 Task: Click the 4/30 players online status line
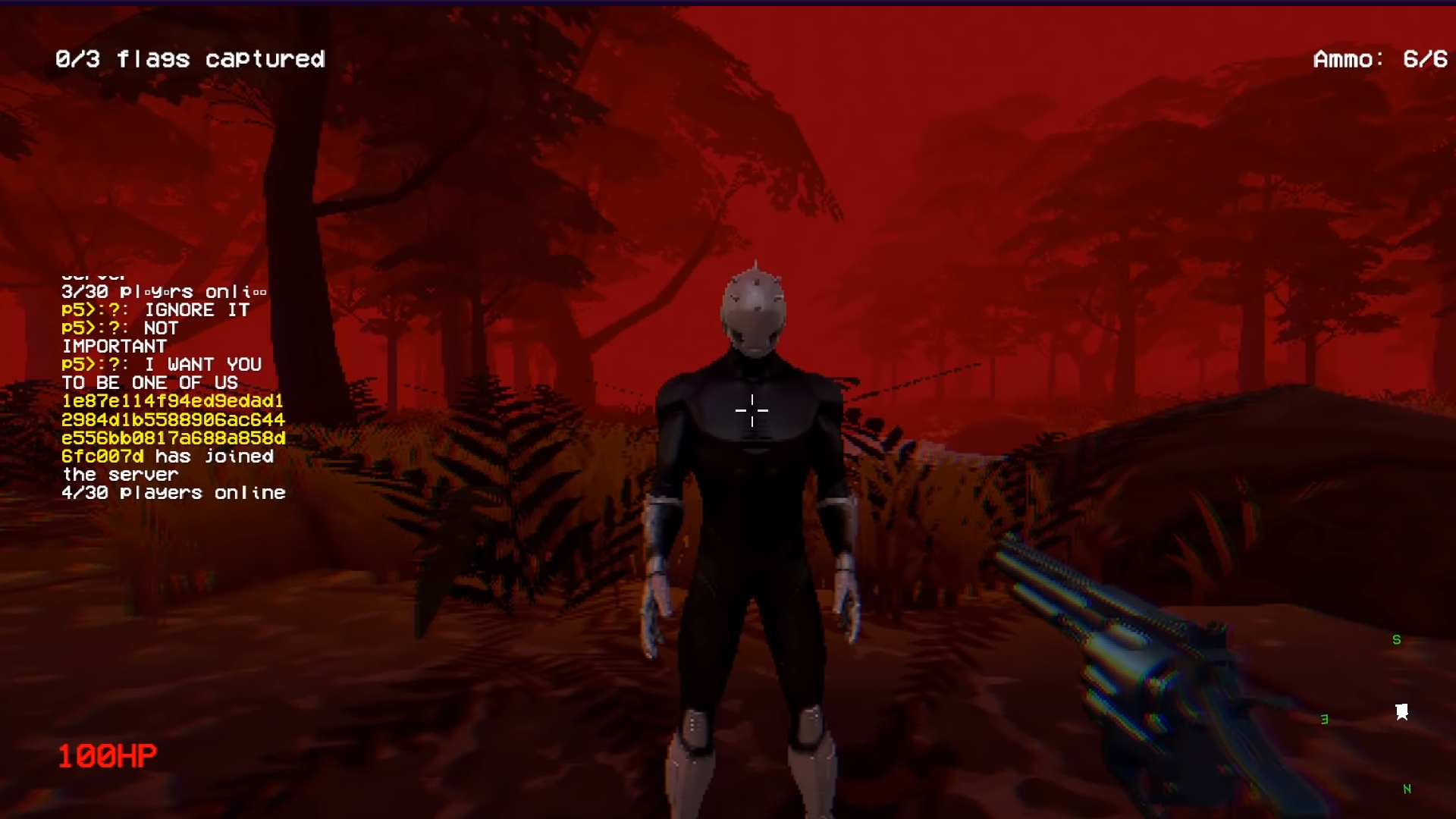(174, 492)
